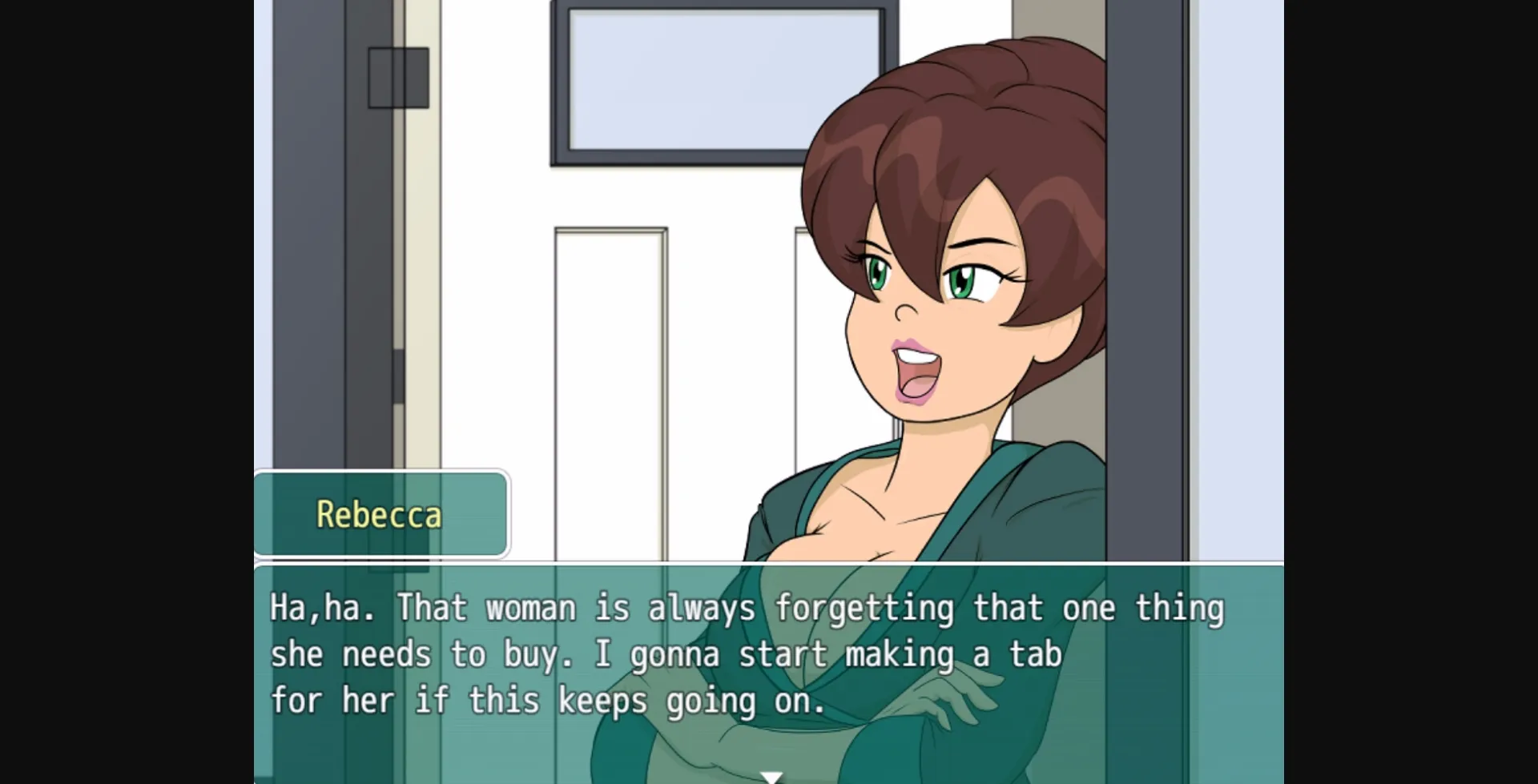
Task: Click the Rebecca nameplate badge
Action: 381,515
